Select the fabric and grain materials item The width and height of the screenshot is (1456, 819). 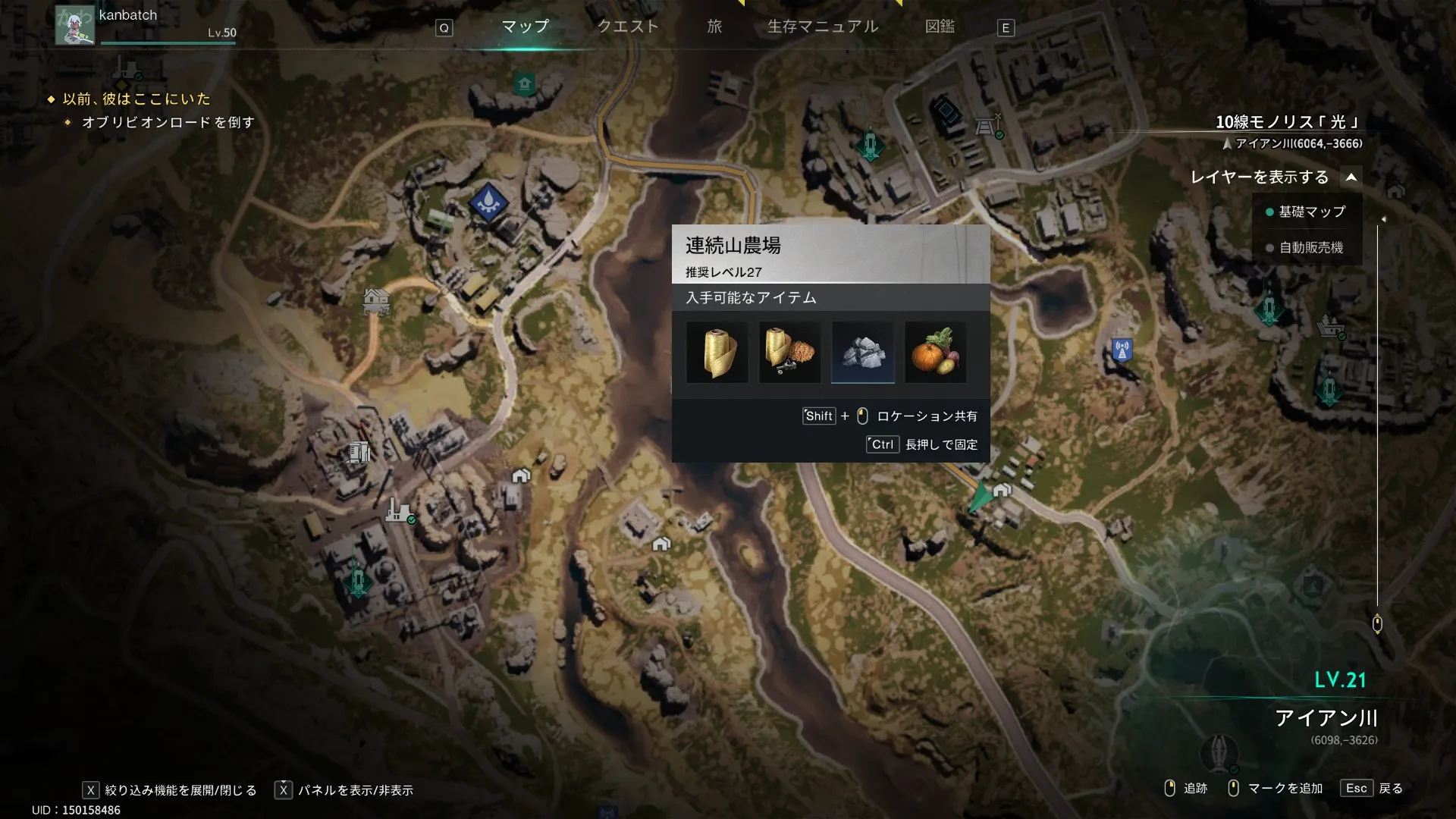pyautogui.click(x=789, y=353)
